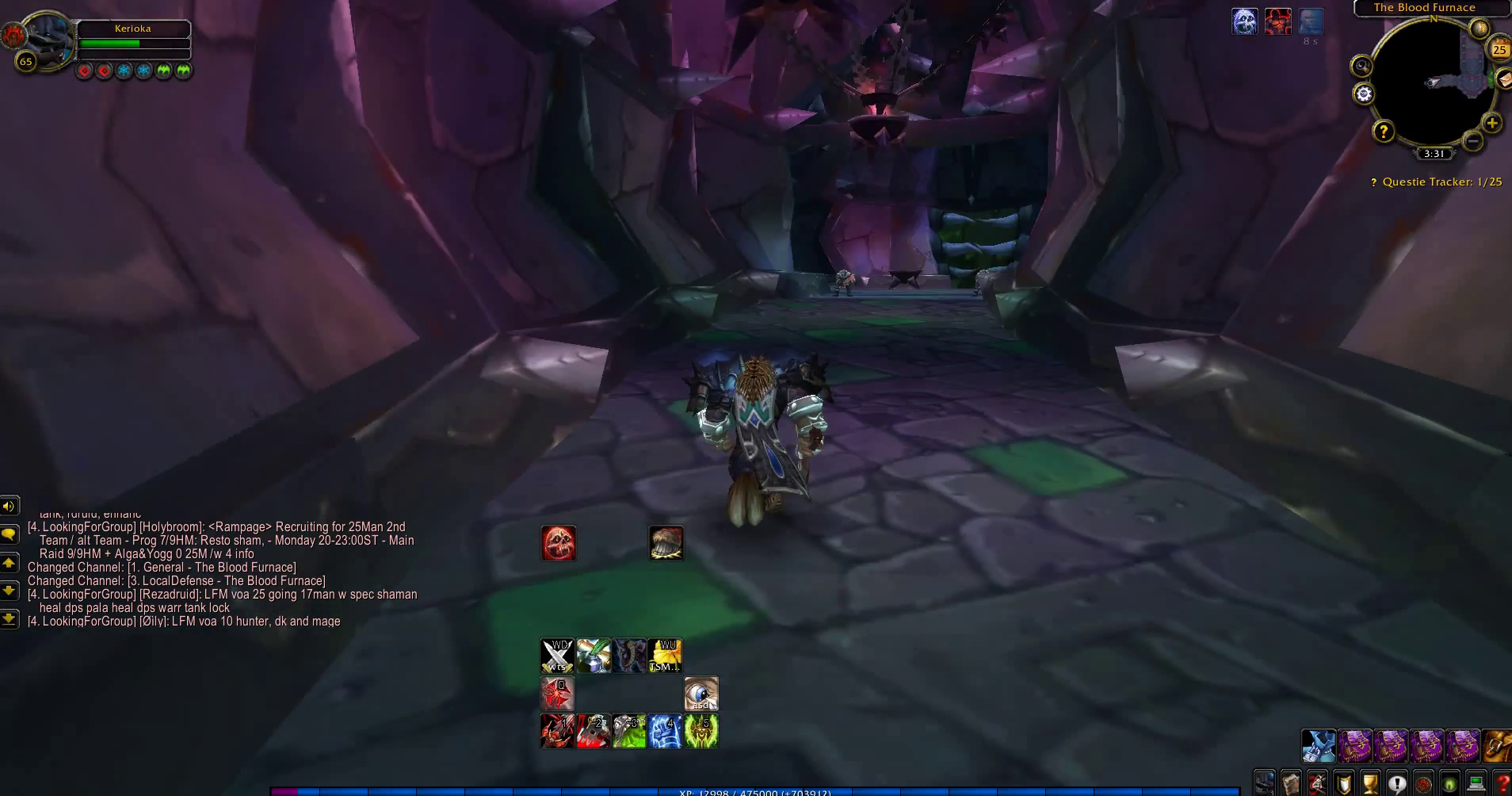Cast the ability bound to hotkey 4
Screen dimensions: 1512x796
click(x=666, y=729)
